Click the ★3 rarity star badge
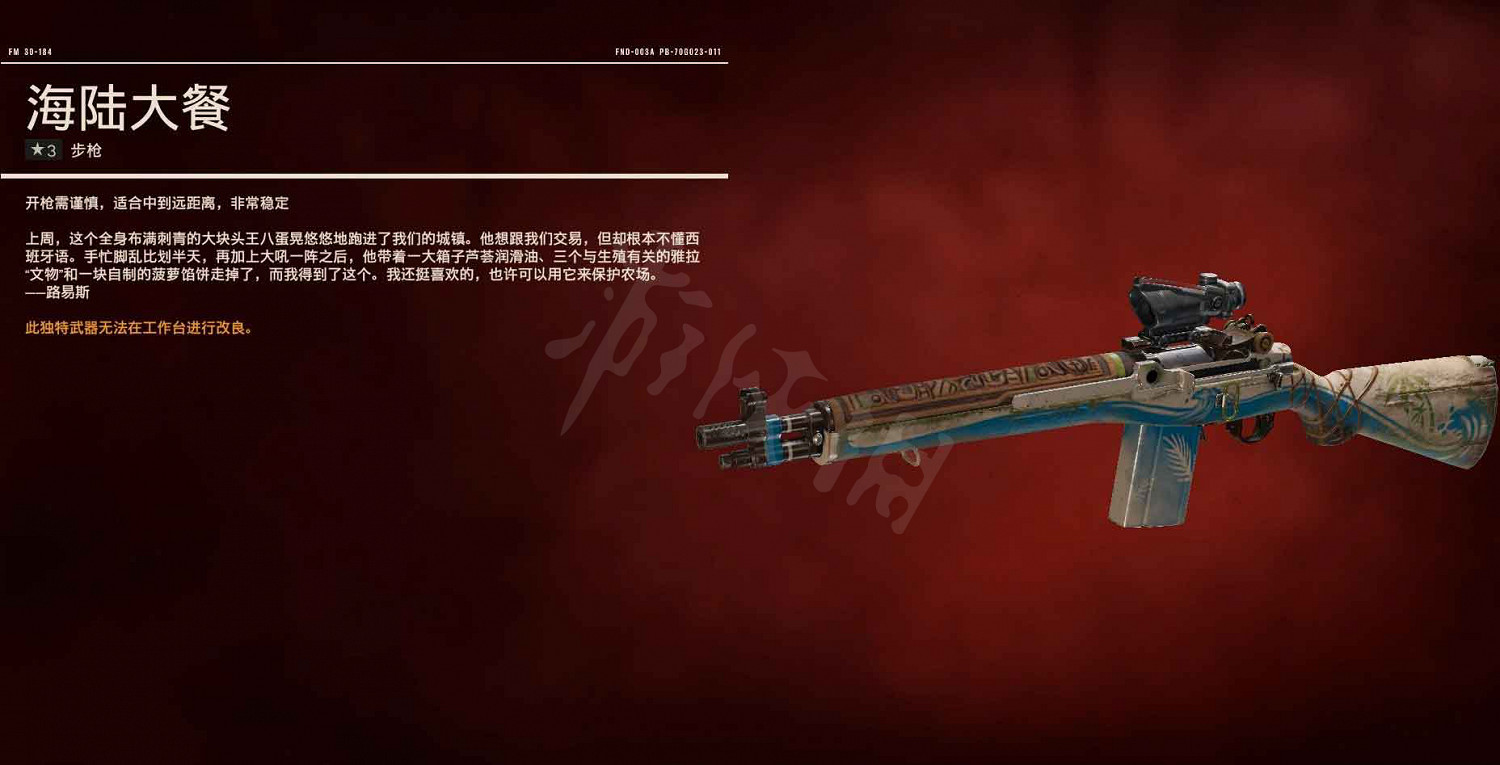This screenshot has width=1500, height=765. tap(42, 150)
